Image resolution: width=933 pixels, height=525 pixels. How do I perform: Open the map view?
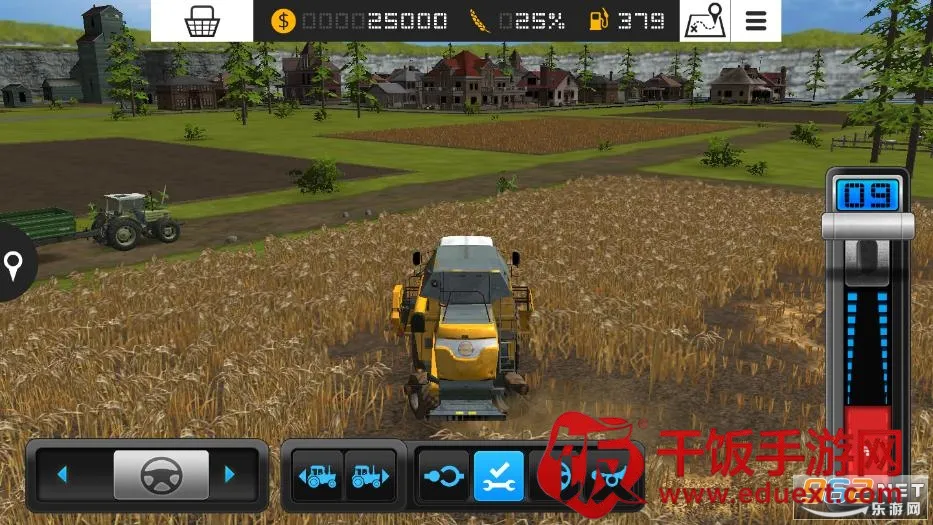coord(705,21)
